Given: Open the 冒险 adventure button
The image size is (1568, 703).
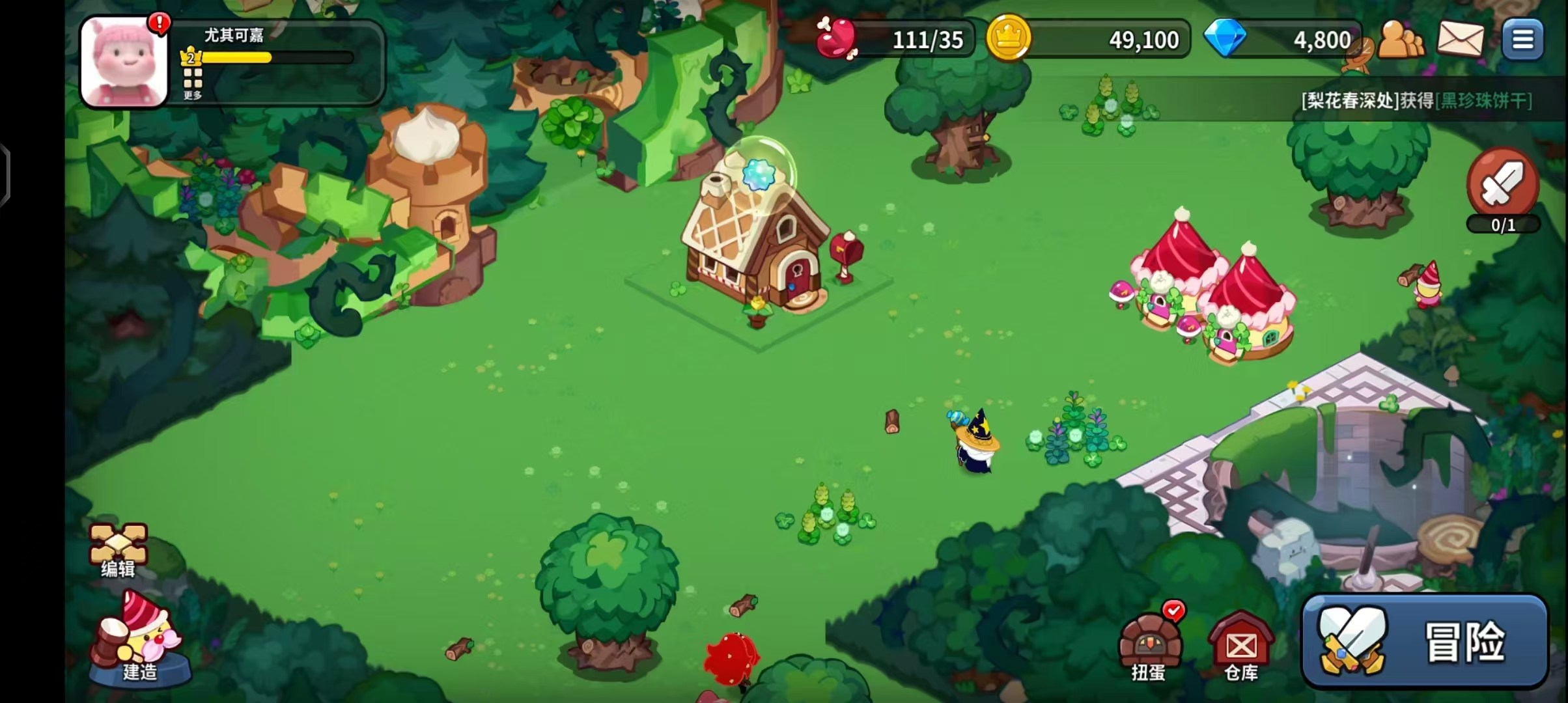Looking at the screenshot, I should [1424, 641].
